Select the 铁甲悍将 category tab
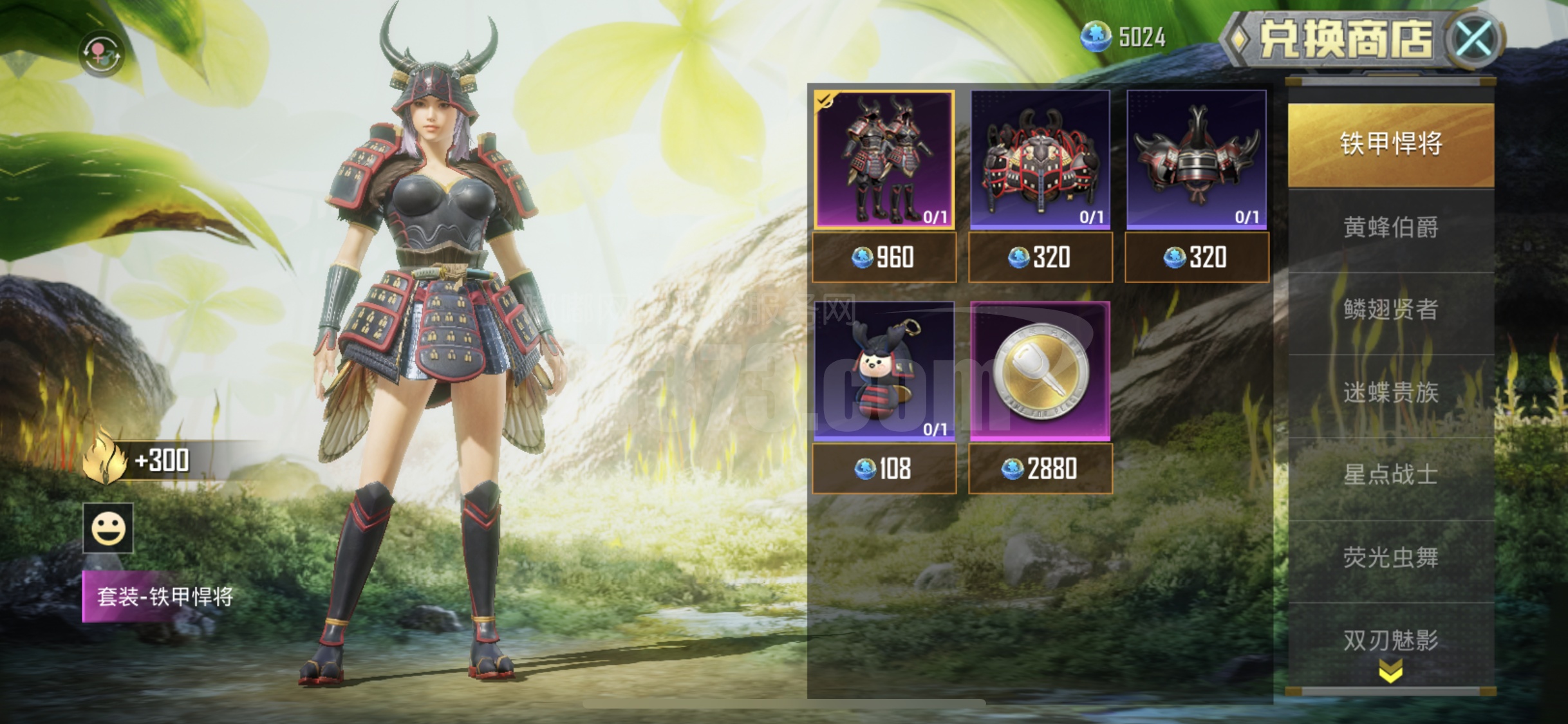1568x724 pixels. tap(1390, 144)
